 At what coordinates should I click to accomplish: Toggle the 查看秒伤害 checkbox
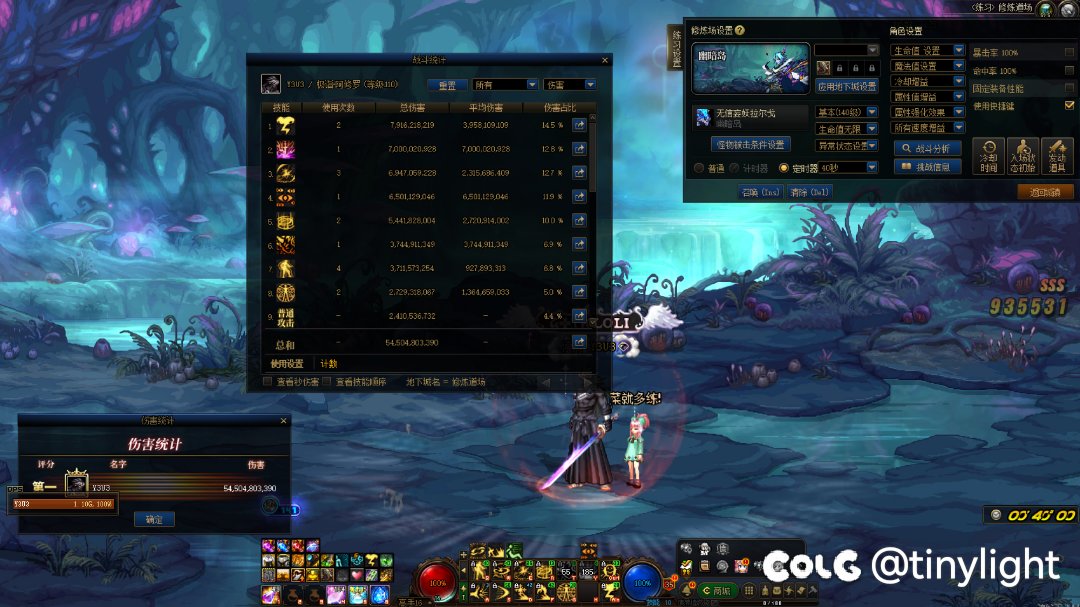click(x=267, y=381)
